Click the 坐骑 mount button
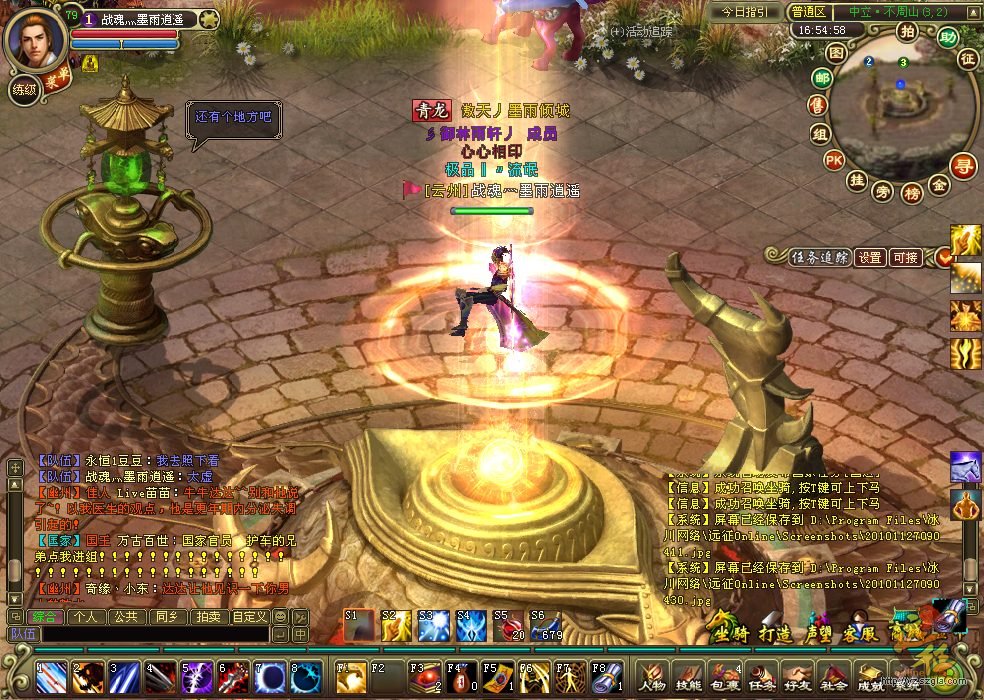The width and height of the screenshot is (984, 700). 729,633
